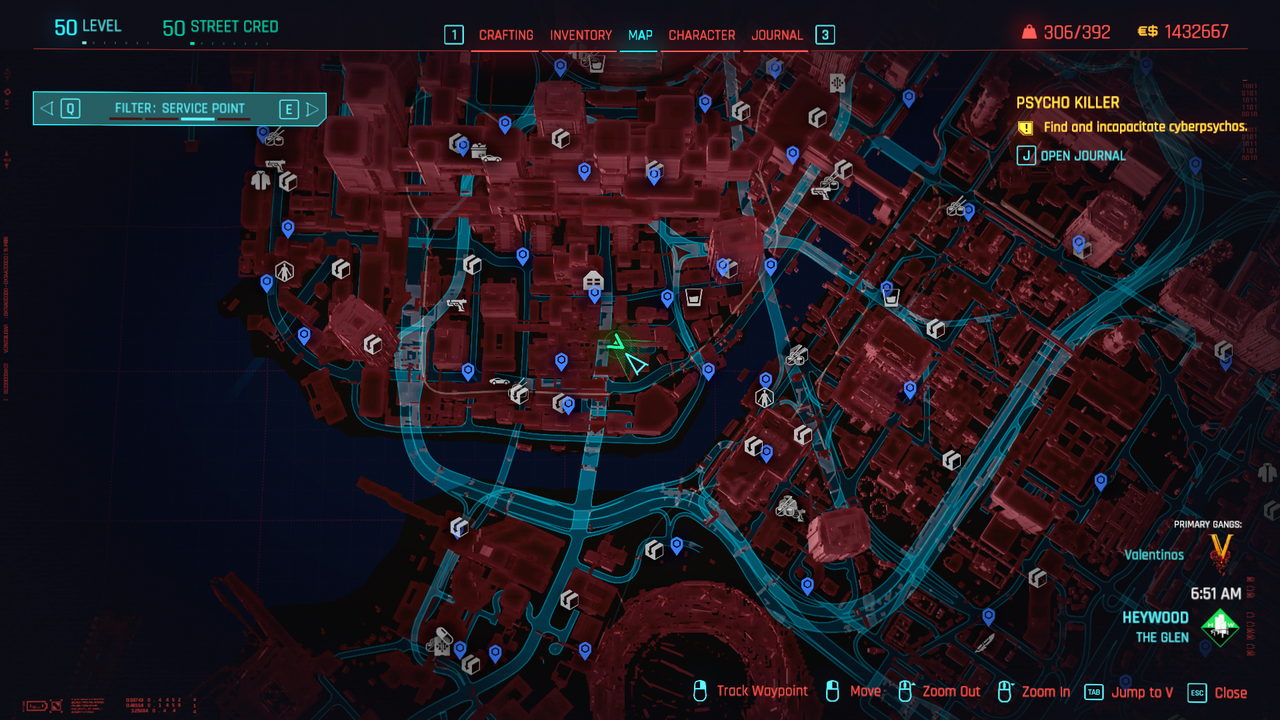
Task: Cycle map filter with the left arrow
Action: tap(47, 108)
